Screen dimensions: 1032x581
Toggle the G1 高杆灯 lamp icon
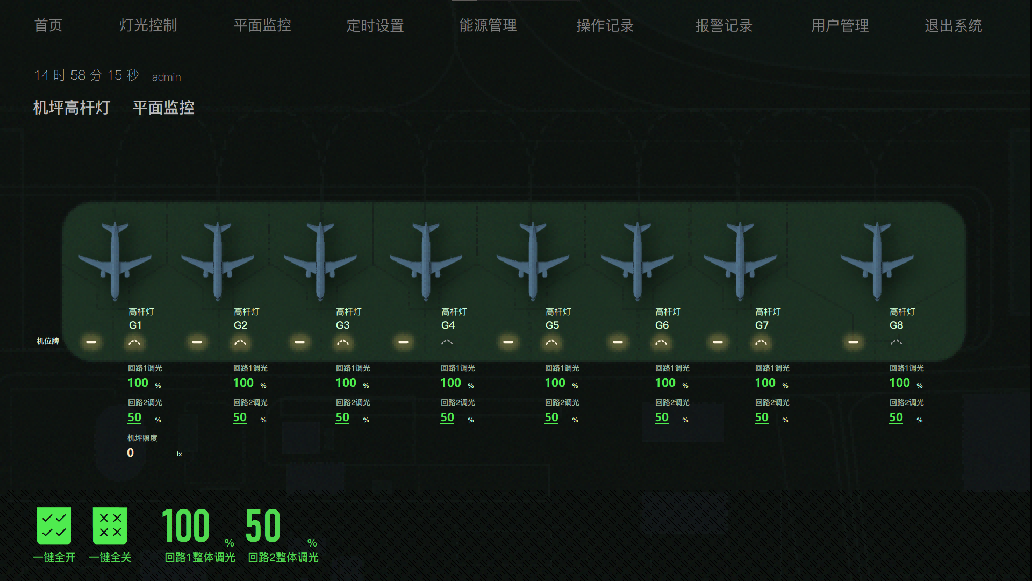[135, 343]
